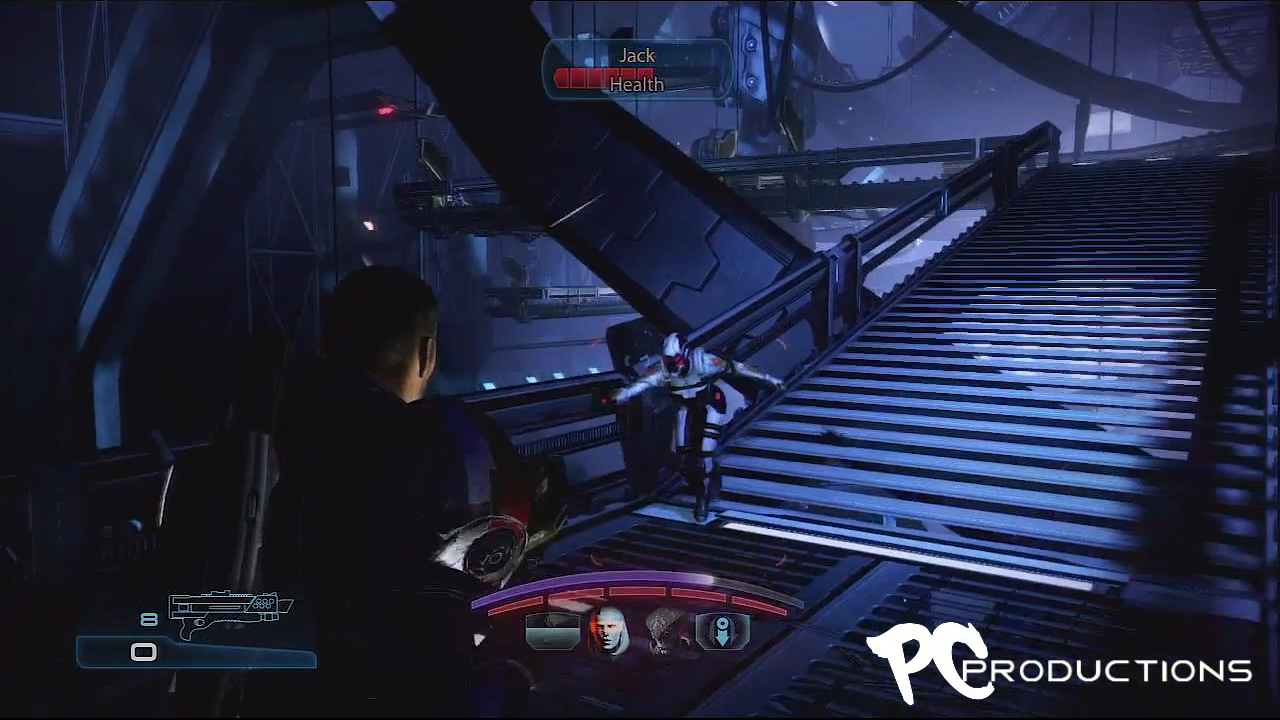Select the human squadmate face portrait
Viewport: 1280px width, 720px height.
coord(608,631)
